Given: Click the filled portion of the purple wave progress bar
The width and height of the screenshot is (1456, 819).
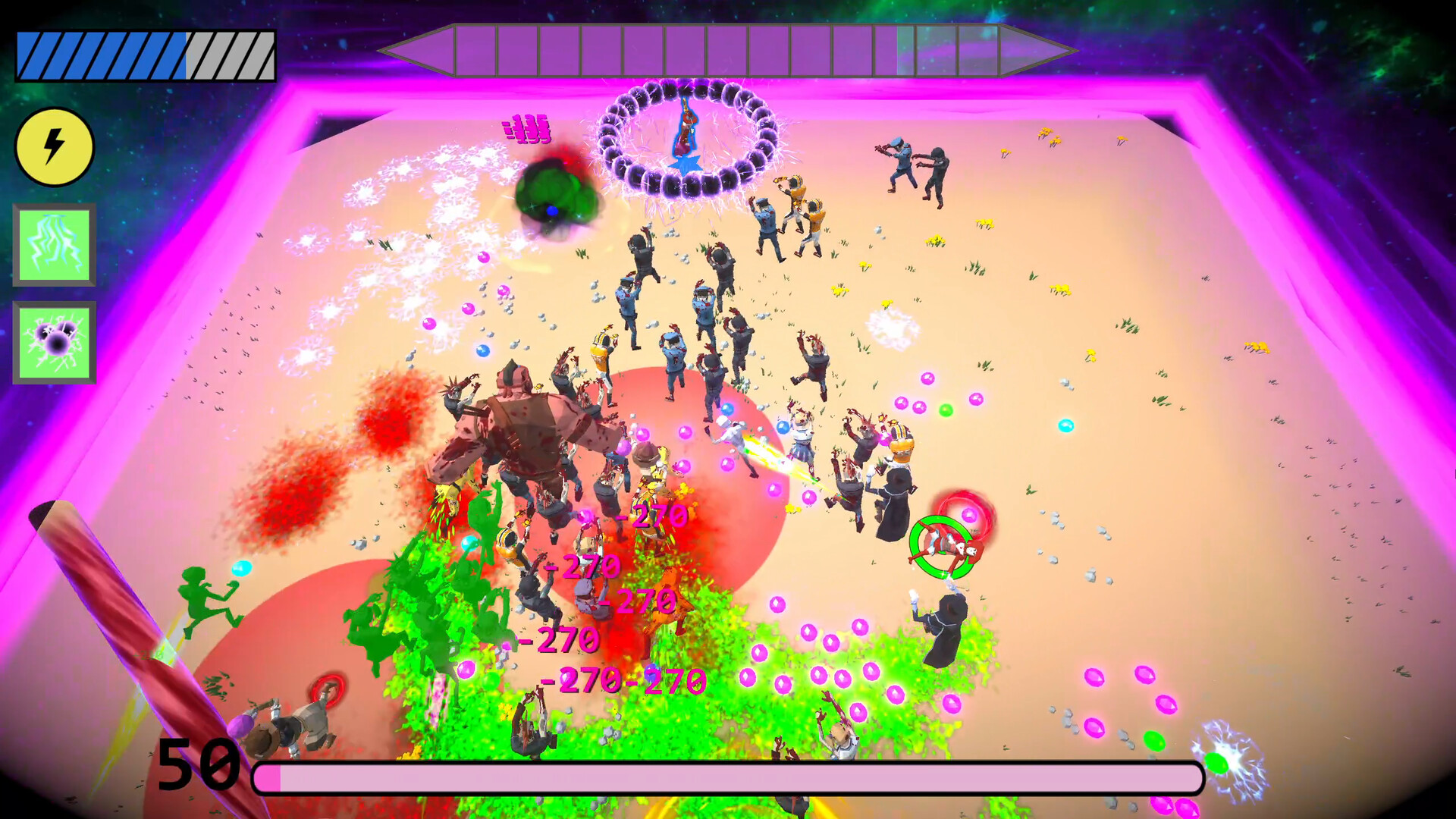Looking at the screenshot, I should pyautogui.click(x=645, y=53).
